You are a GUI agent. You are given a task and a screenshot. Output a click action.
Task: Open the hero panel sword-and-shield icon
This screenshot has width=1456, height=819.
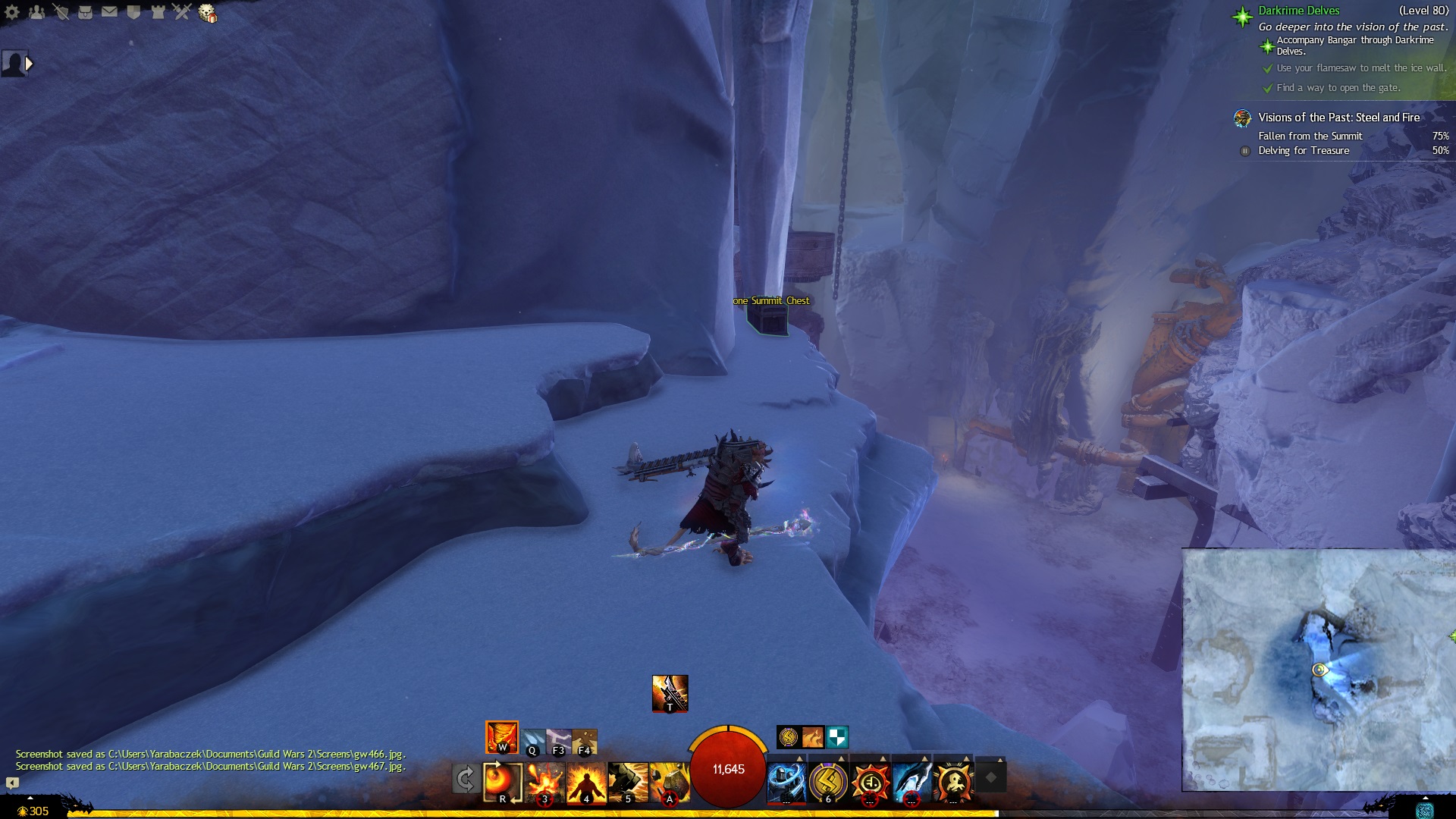tap(61, 12)
